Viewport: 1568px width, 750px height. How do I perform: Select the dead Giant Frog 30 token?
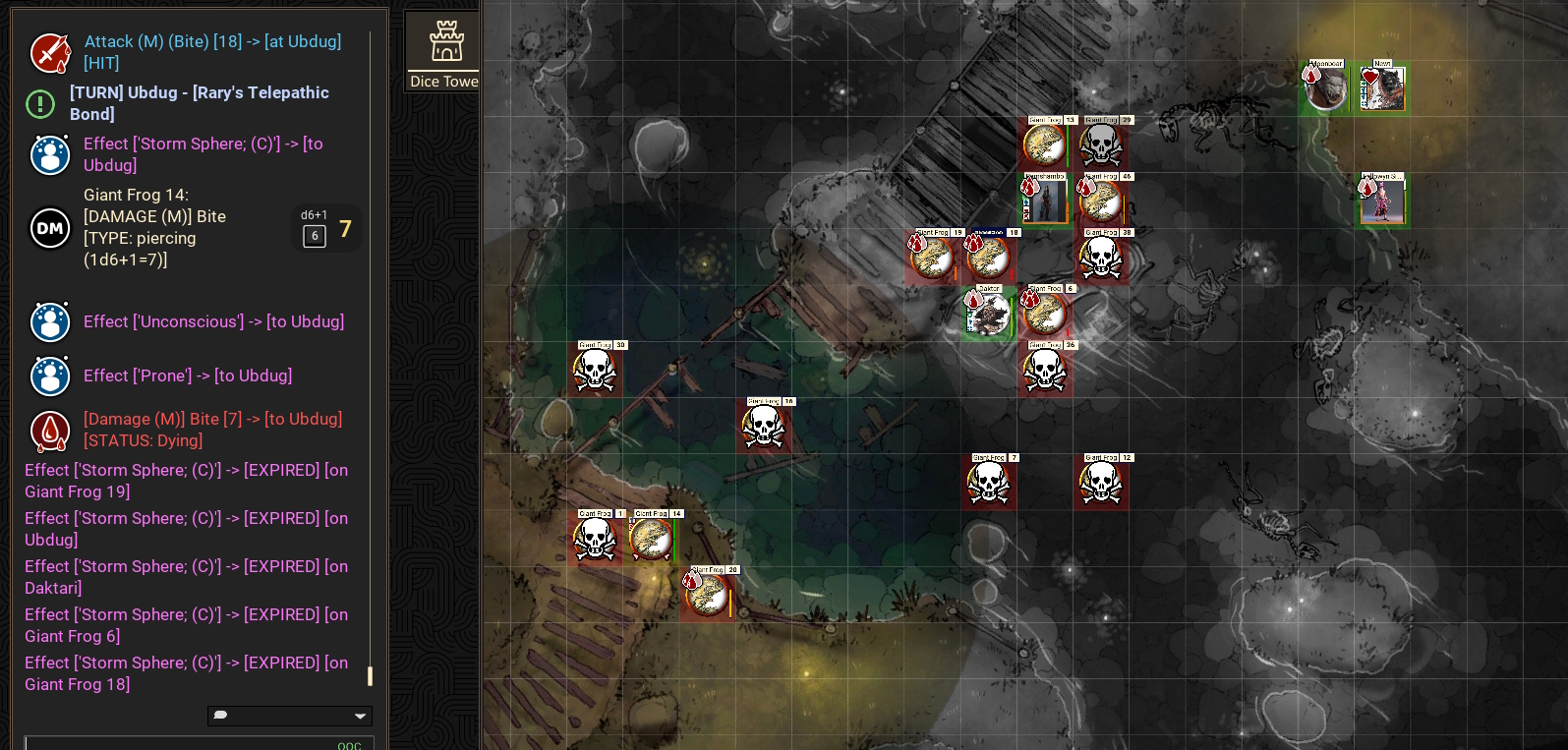pos(595,371)
